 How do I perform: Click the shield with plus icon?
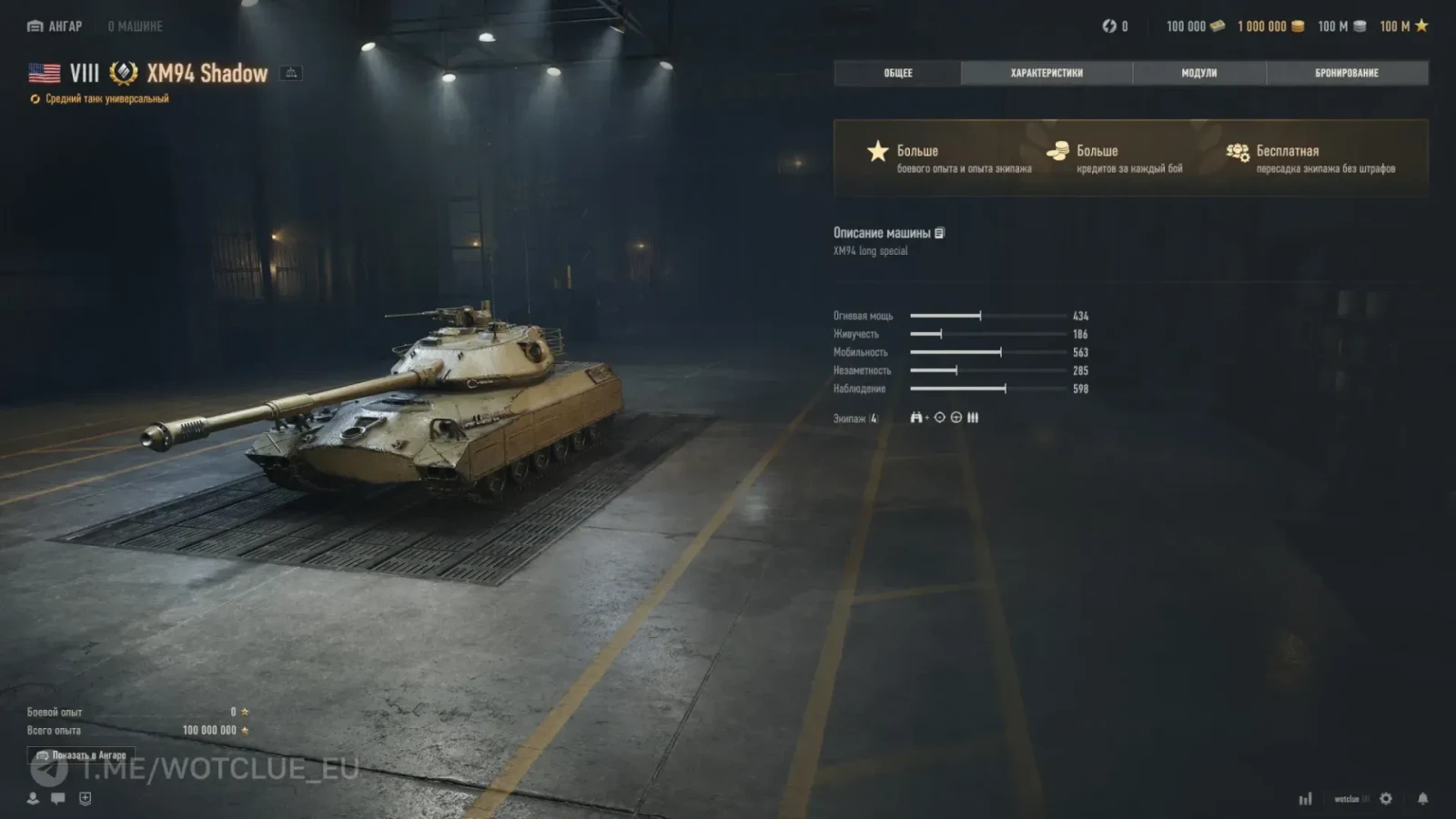(86, 798)
